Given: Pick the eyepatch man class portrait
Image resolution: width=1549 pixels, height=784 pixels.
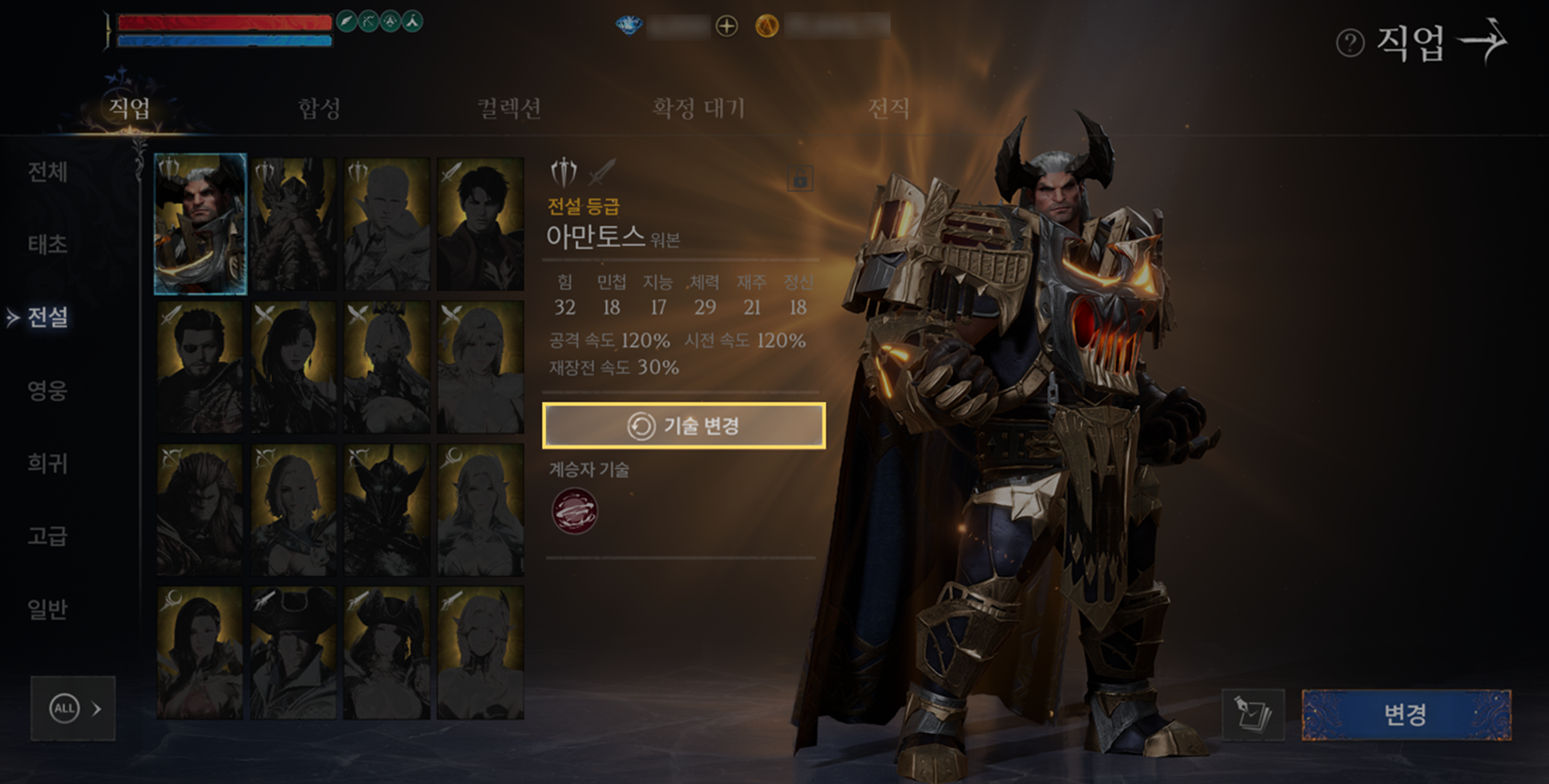Looking at the screenshot, I should tap(200, 367).
